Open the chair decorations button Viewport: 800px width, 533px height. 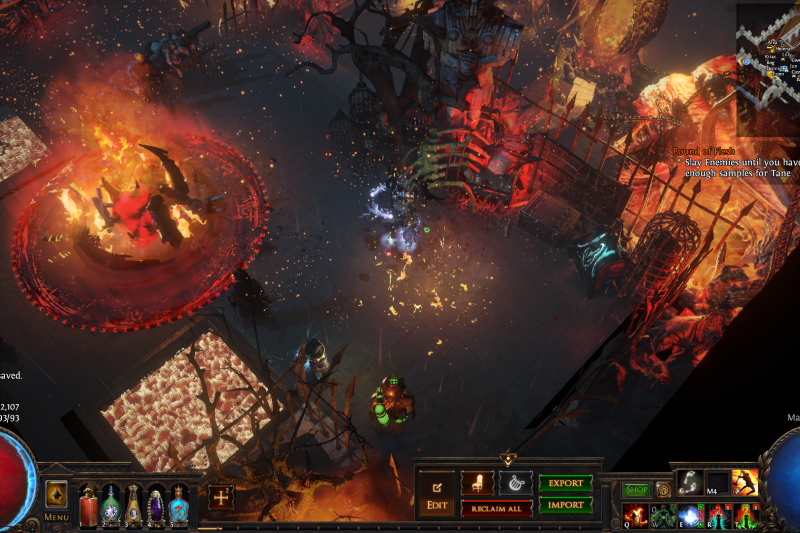point(477,483)
